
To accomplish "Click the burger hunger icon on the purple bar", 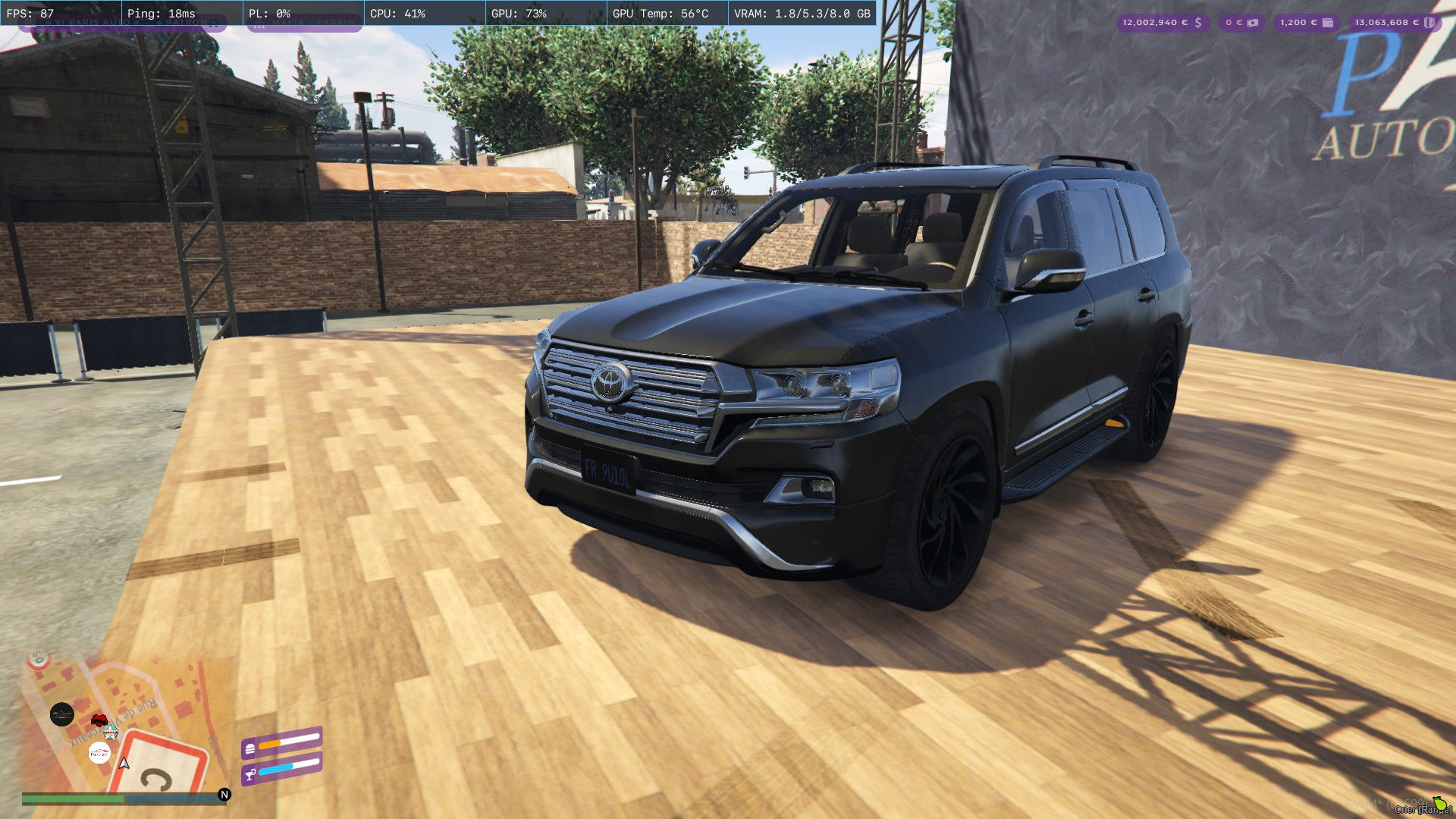I will (x=250, y=749).
